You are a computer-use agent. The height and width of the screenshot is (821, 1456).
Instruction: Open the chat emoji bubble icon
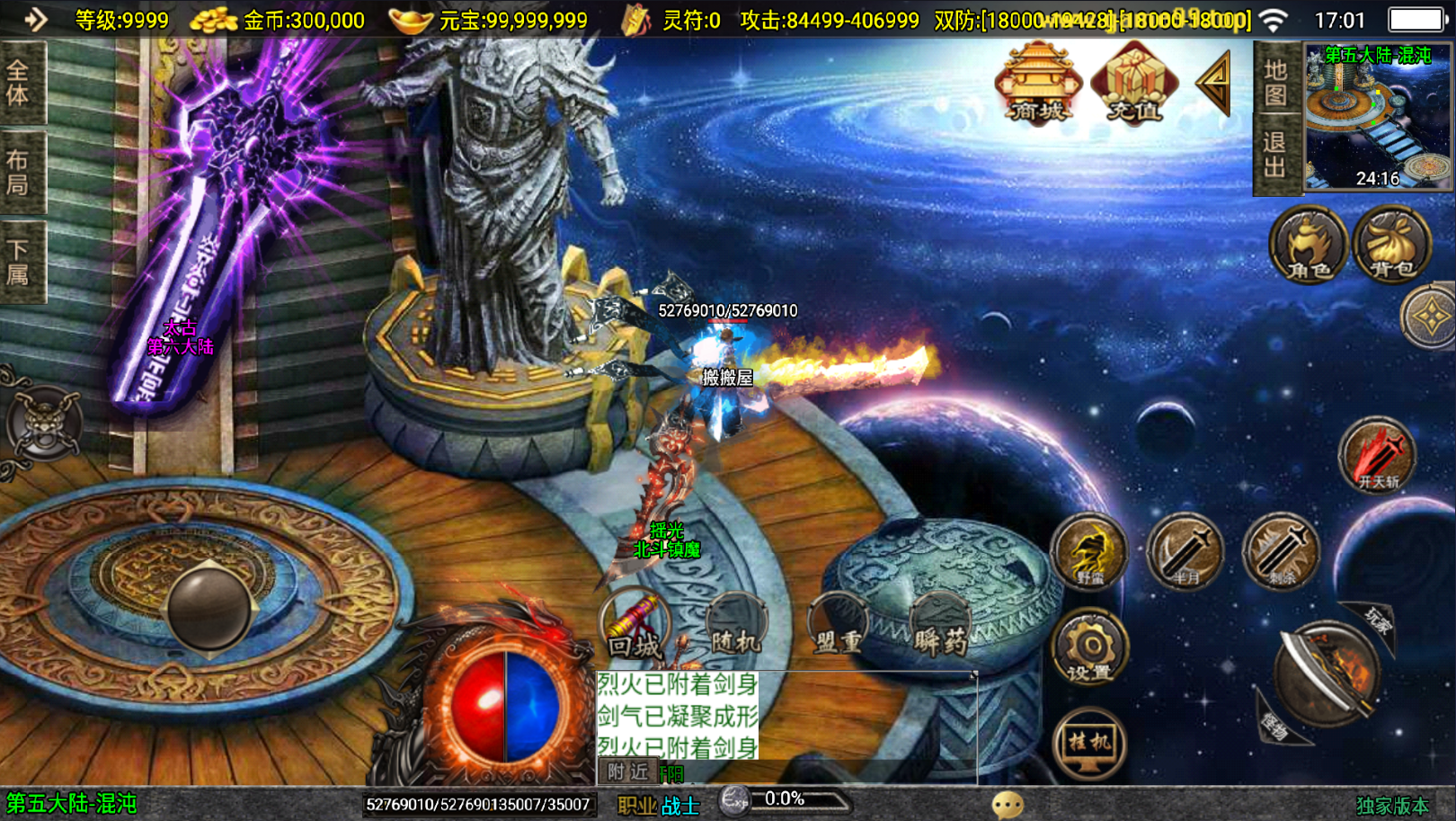coord(1008,804)
